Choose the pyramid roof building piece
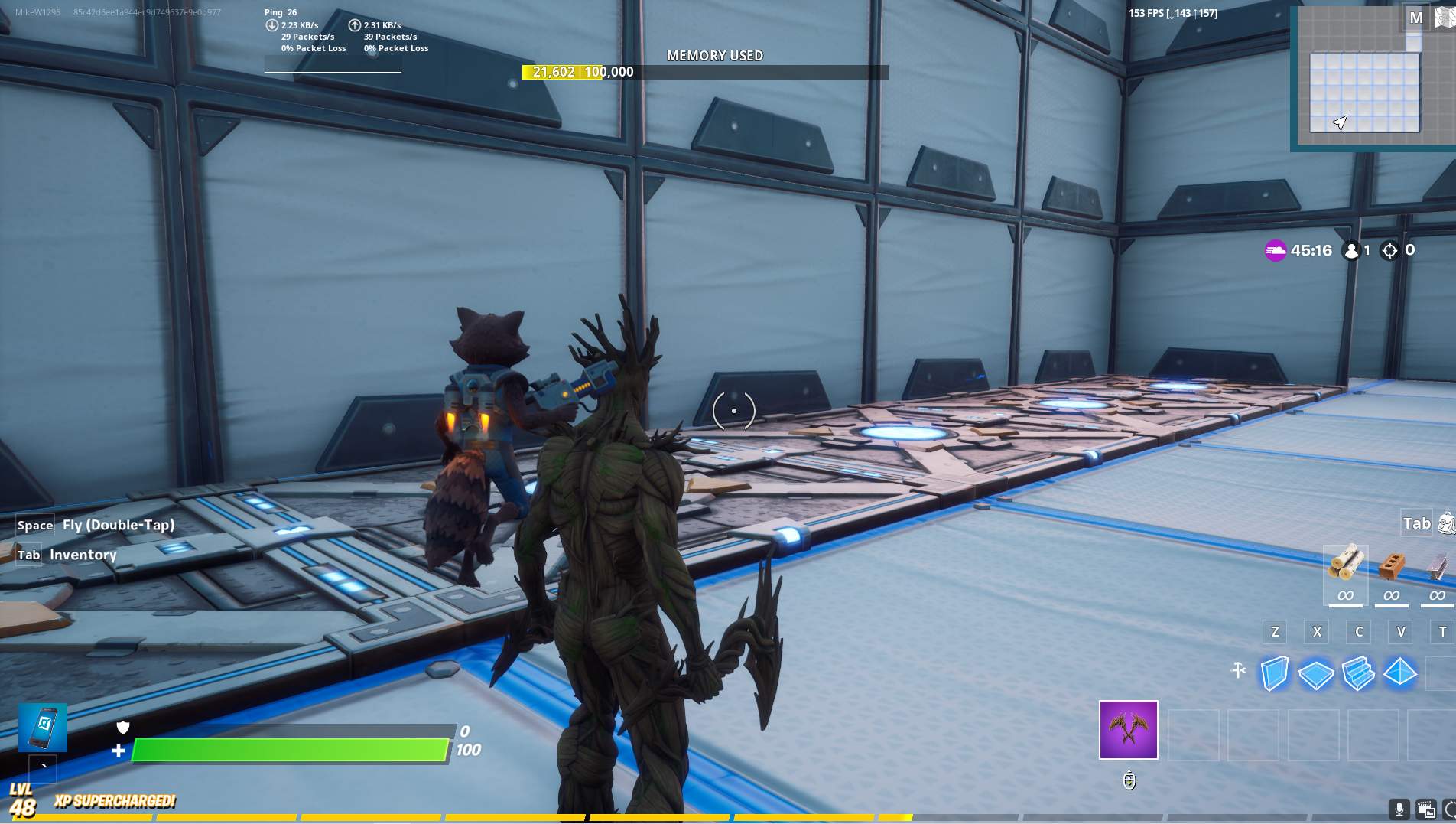 pyautogui.click(x=1400, y=673)
